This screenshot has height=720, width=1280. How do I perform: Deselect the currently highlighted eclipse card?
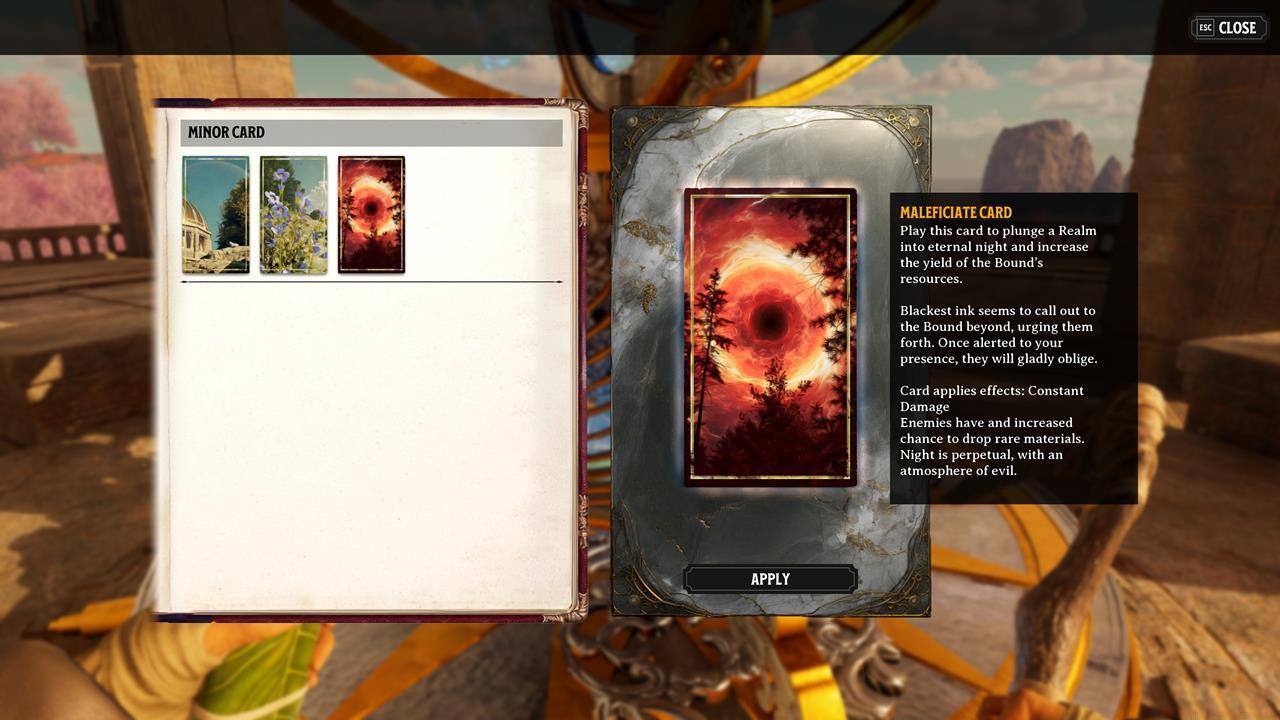pyautogui.click(x=371, y=213)
